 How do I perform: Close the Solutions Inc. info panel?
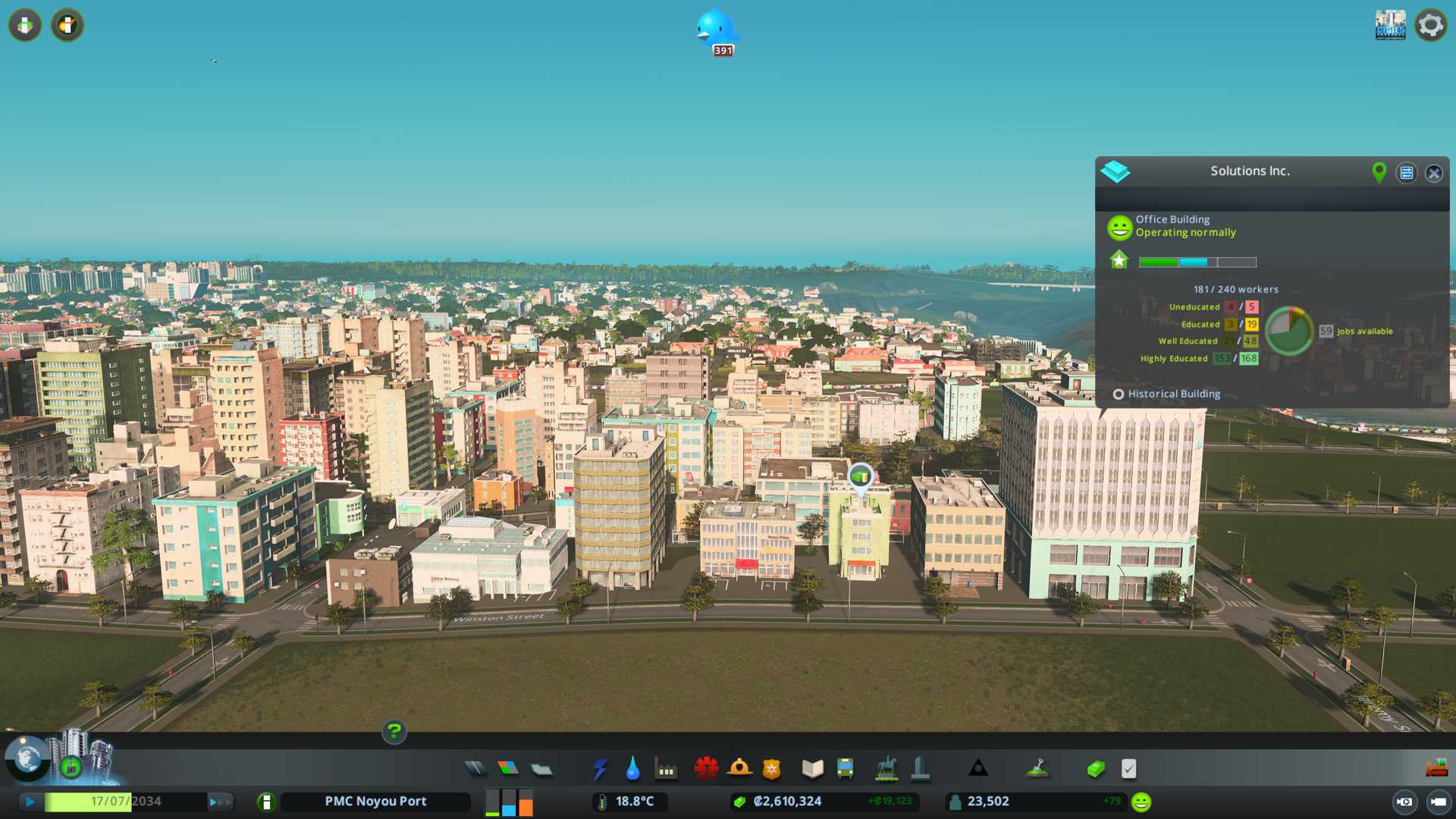[1433, 173]
